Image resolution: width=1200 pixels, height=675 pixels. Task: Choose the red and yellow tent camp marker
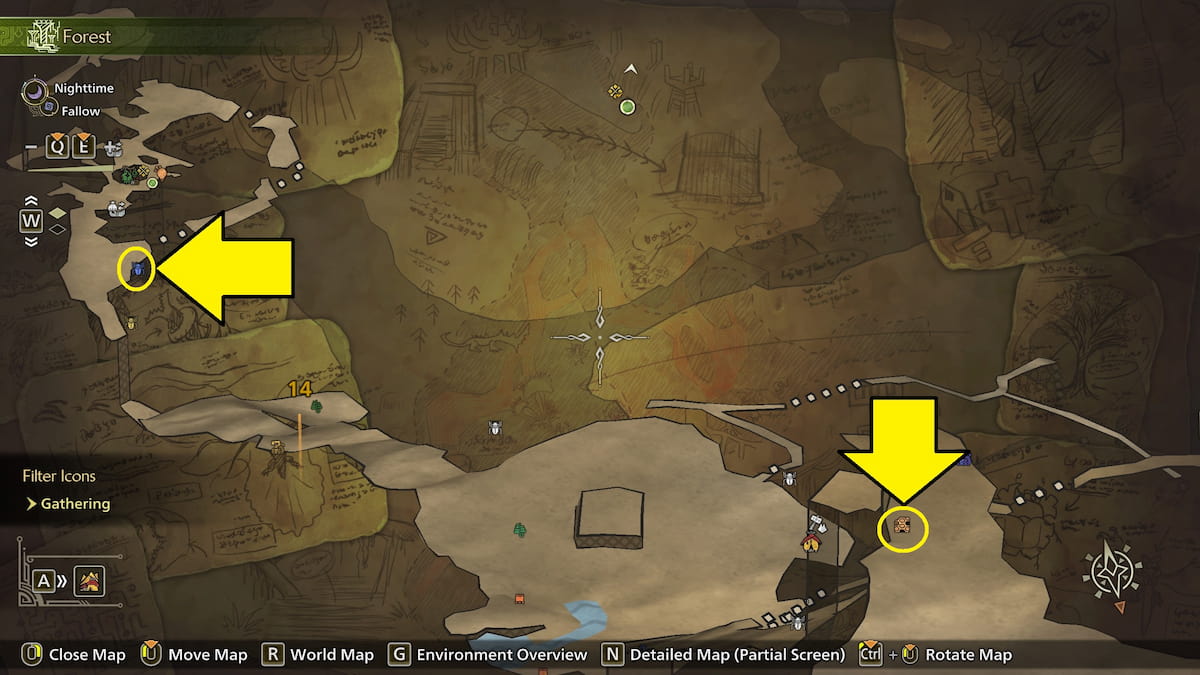pos(809,543)
